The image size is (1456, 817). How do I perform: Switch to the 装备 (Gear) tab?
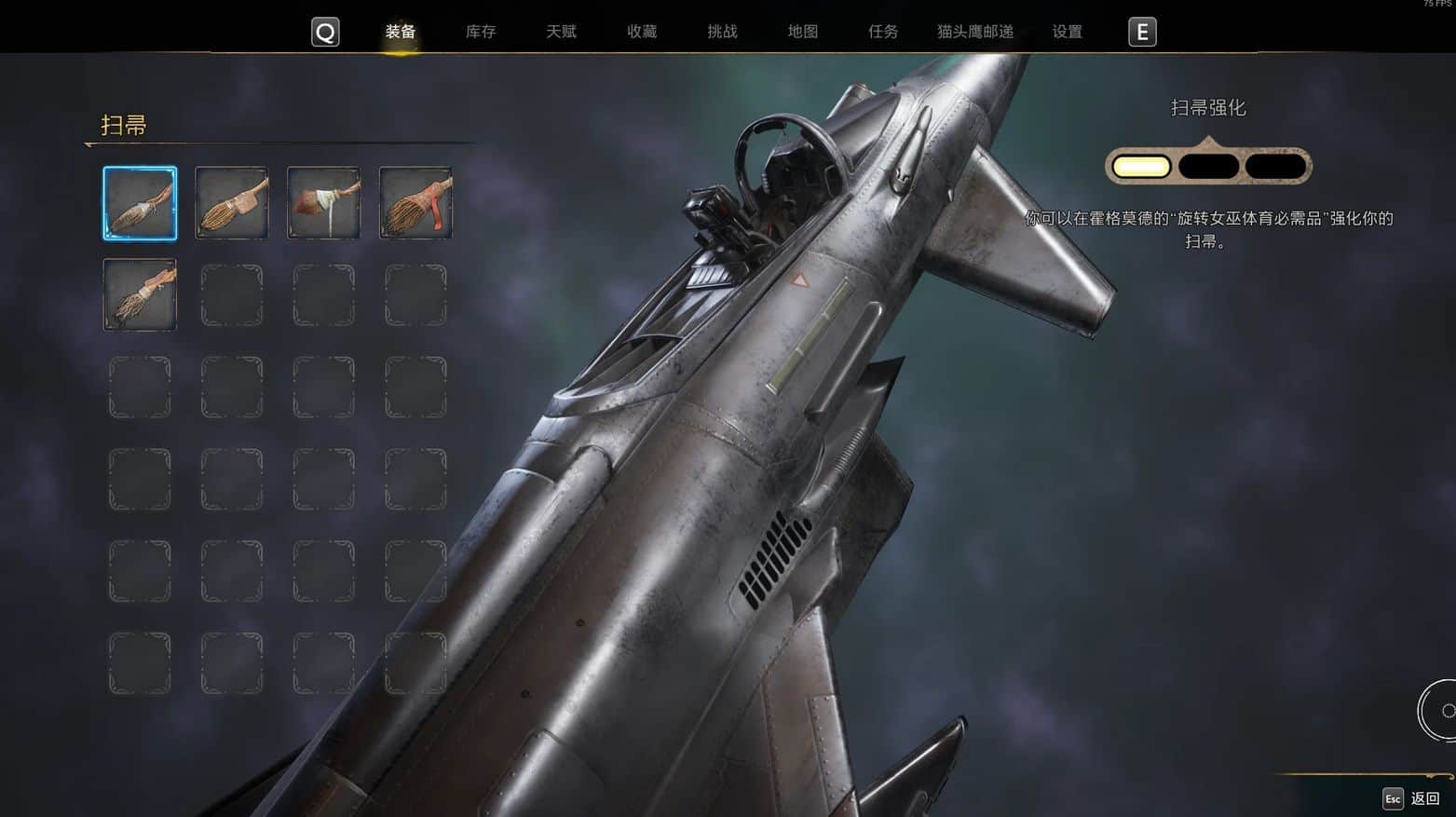tap(401, 32)
